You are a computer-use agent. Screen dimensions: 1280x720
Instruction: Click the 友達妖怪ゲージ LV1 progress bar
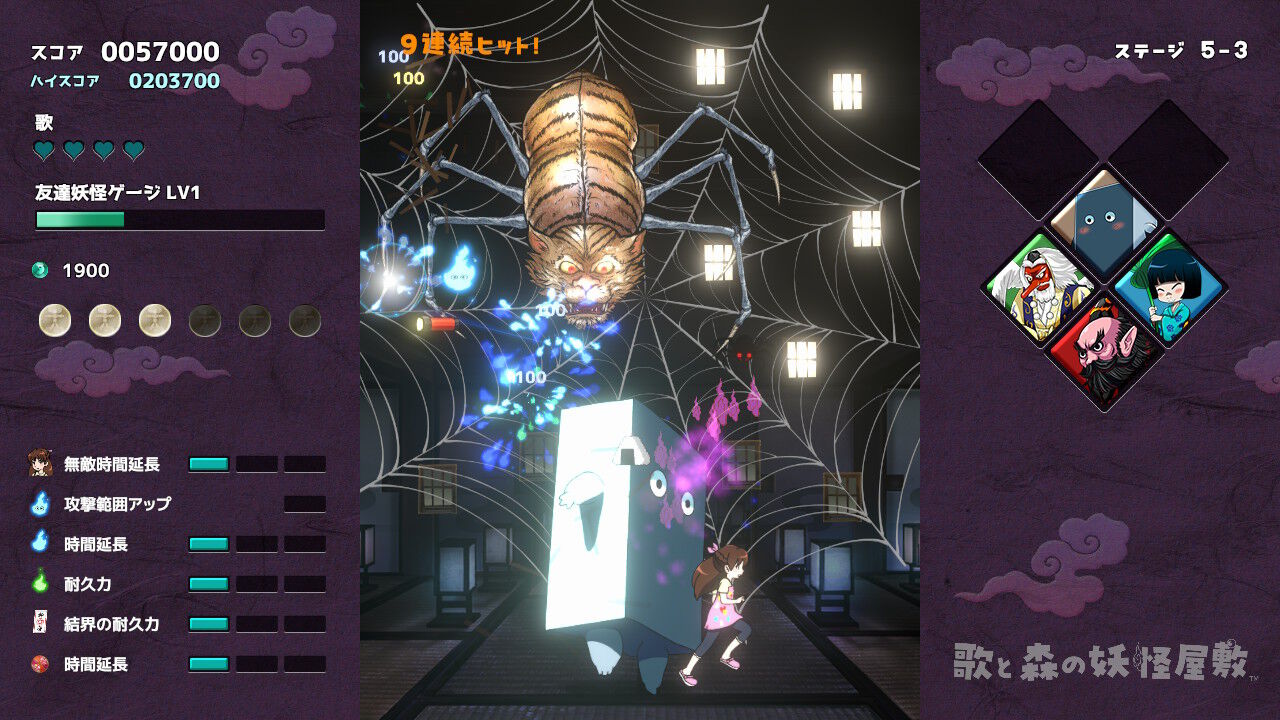(180, 219)
